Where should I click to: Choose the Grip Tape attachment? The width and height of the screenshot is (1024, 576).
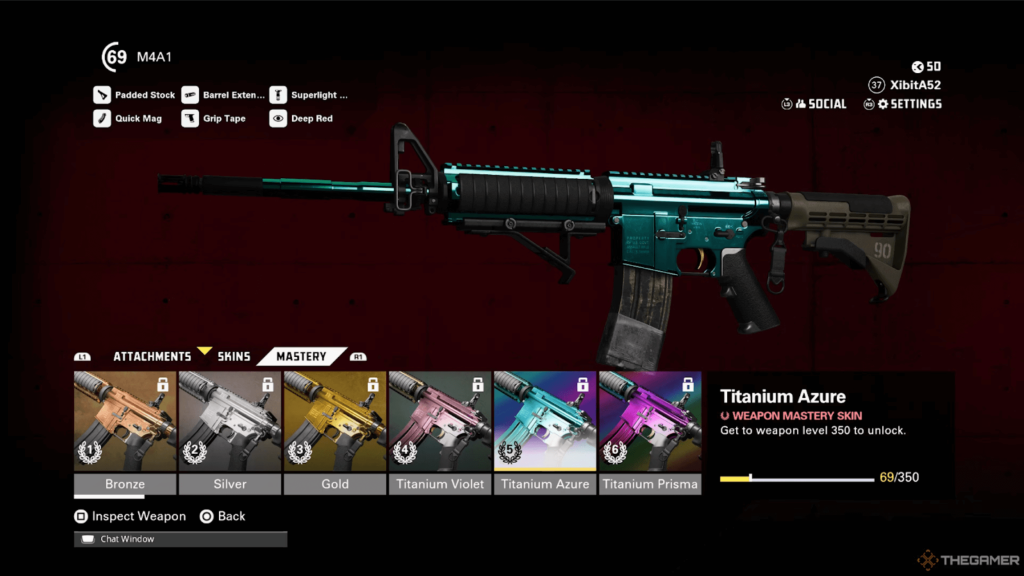pyautogui.click(x=214, y=118)
